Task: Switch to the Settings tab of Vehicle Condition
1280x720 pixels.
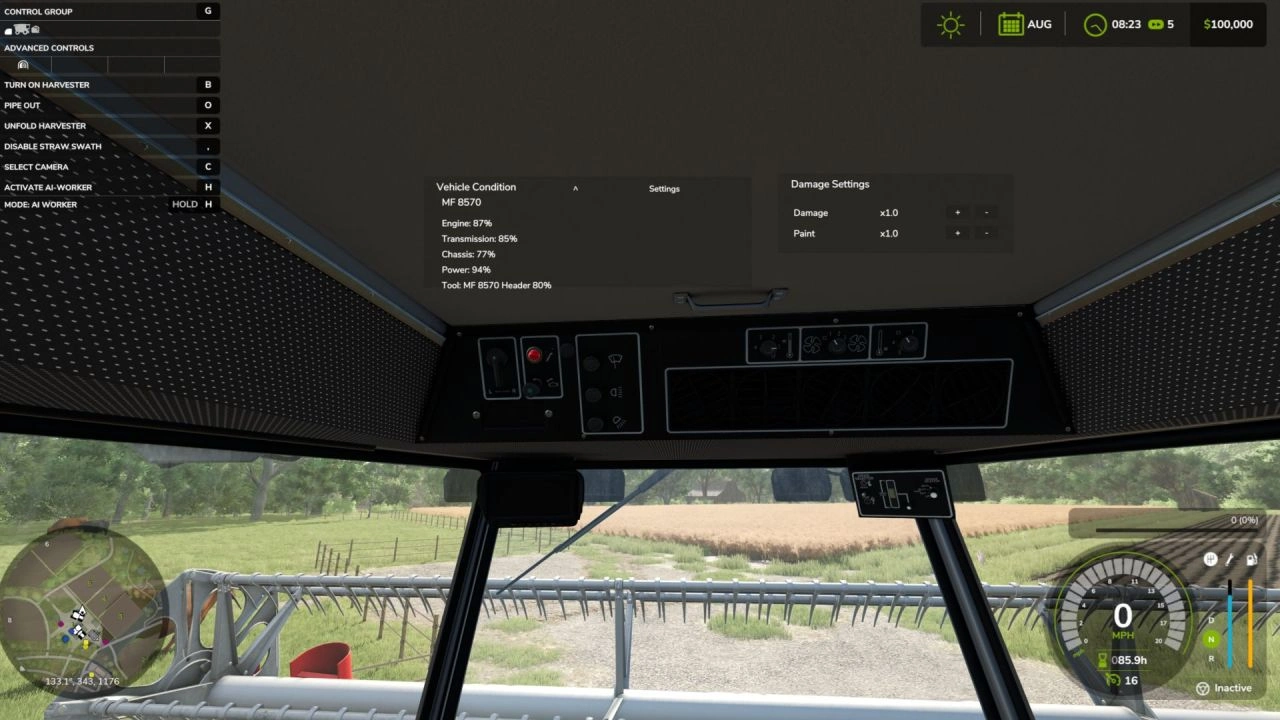Action: [x=664, y=188]
